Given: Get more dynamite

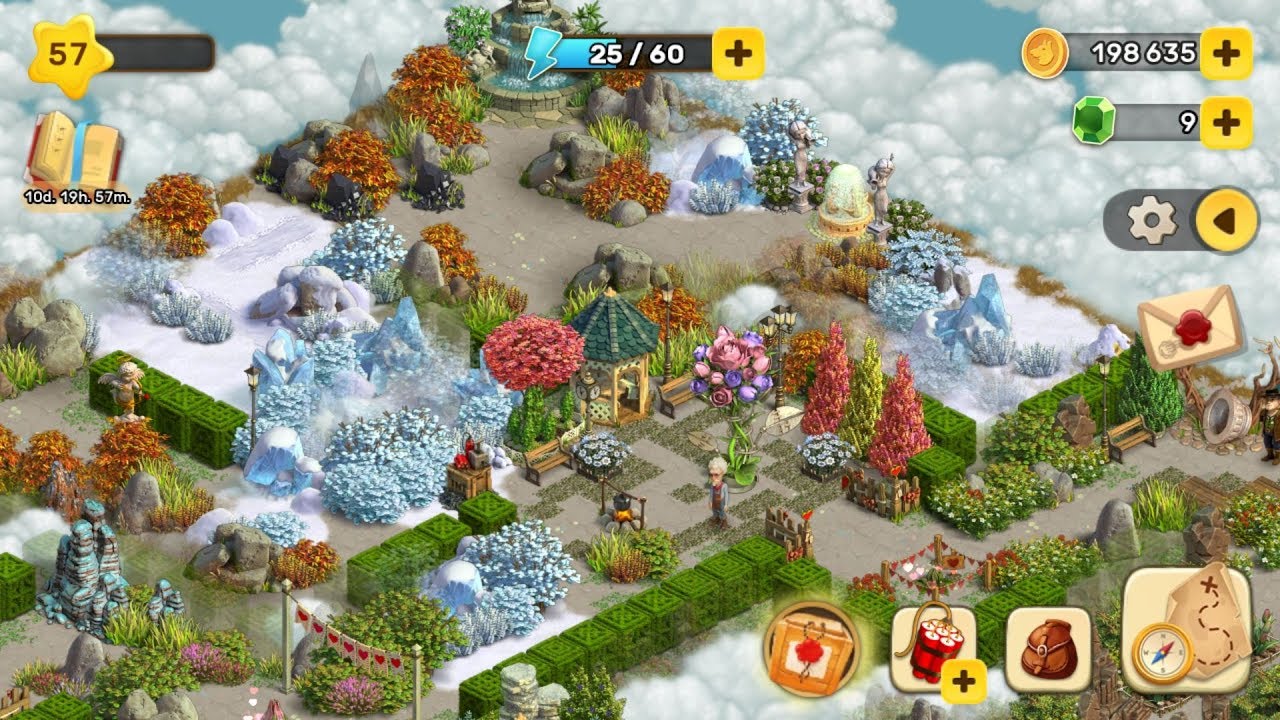Looking at the screenshot, I should [932, 649].
